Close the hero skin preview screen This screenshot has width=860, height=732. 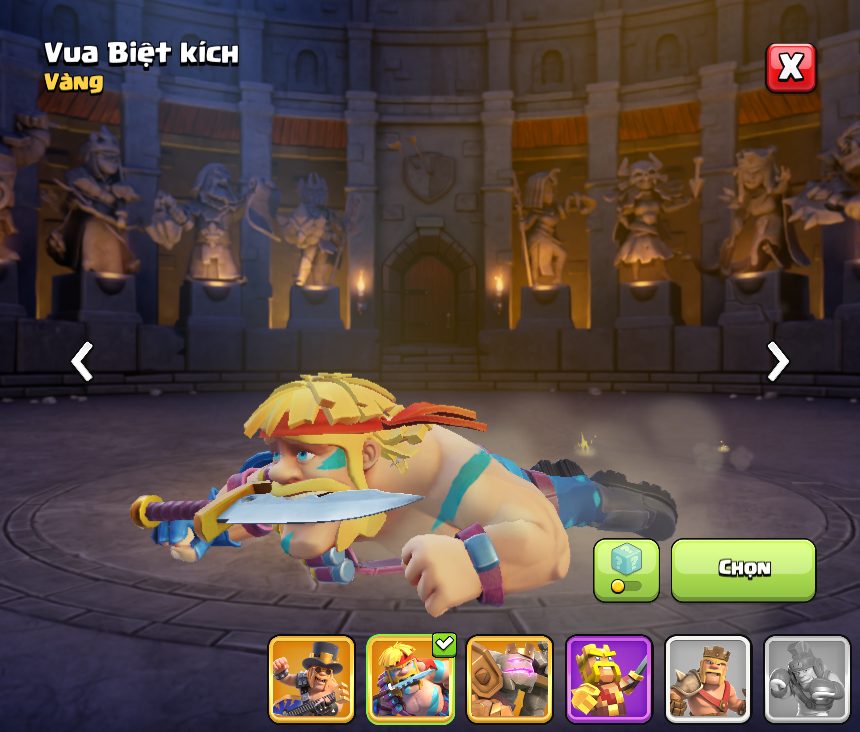790,68
